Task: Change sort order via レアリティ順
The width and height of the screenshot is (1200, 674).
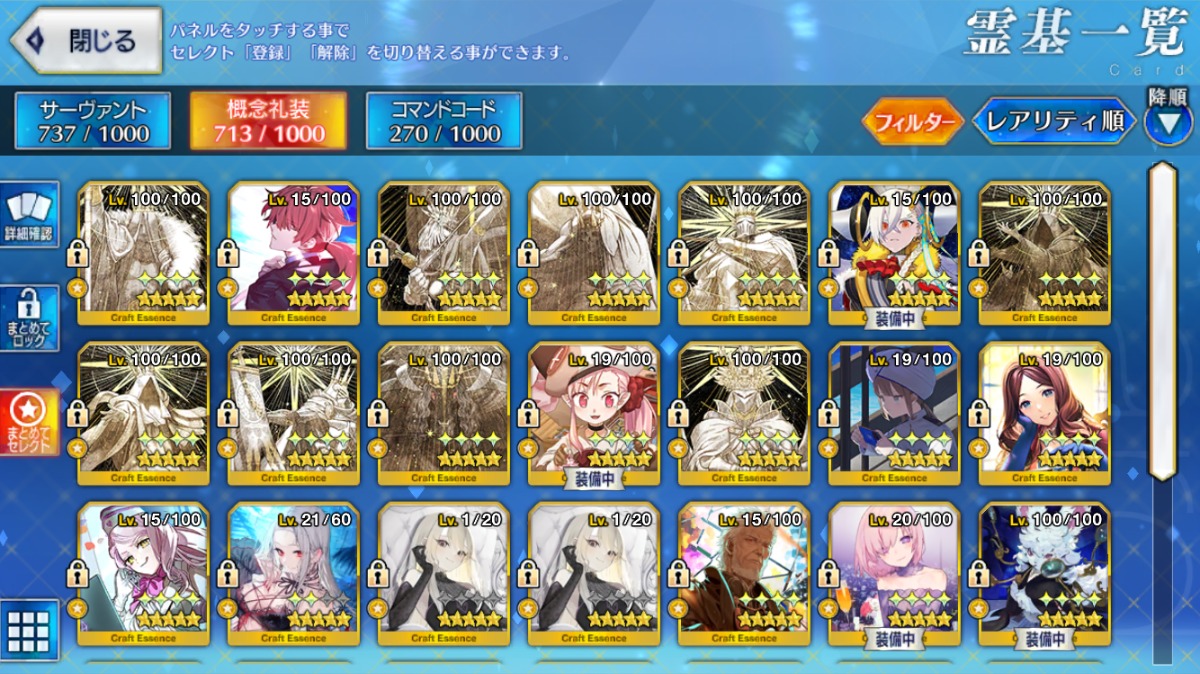Action: 1054,122
